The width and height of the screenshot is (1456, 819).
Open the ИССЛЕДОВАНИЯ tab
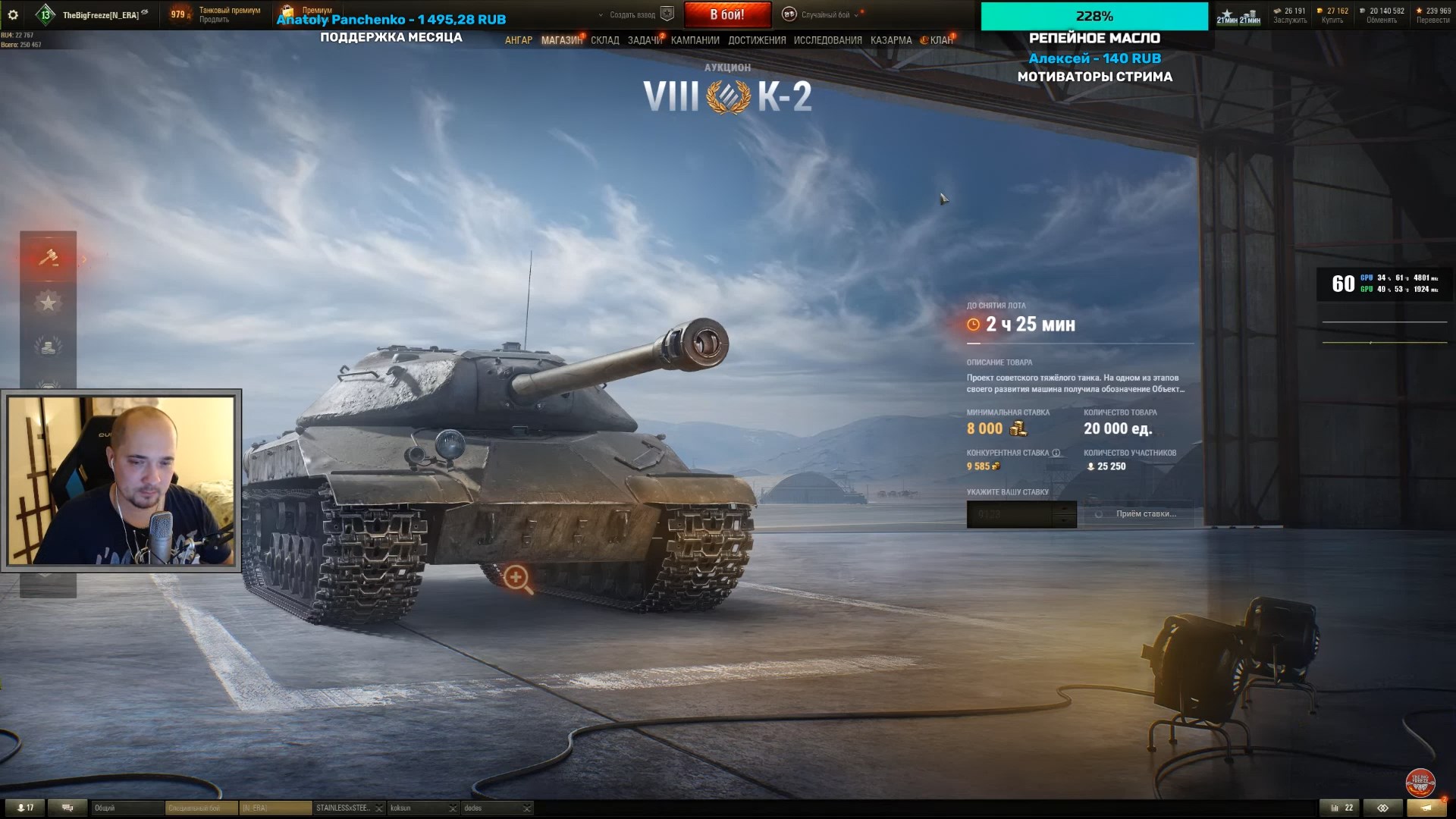coord(827,40)
